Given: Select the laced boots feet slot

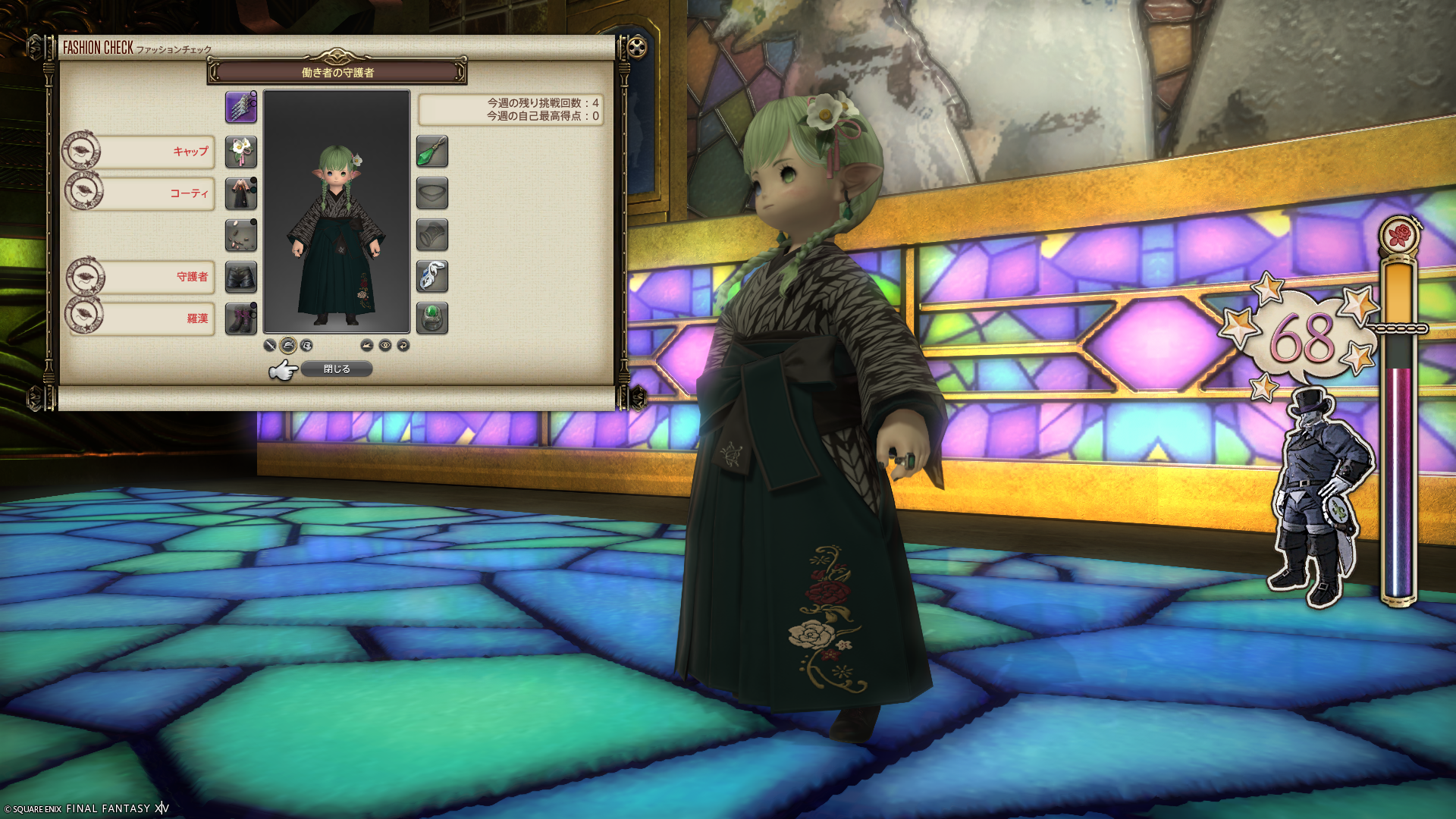Looking at the screenshot, I should [241, 318].
